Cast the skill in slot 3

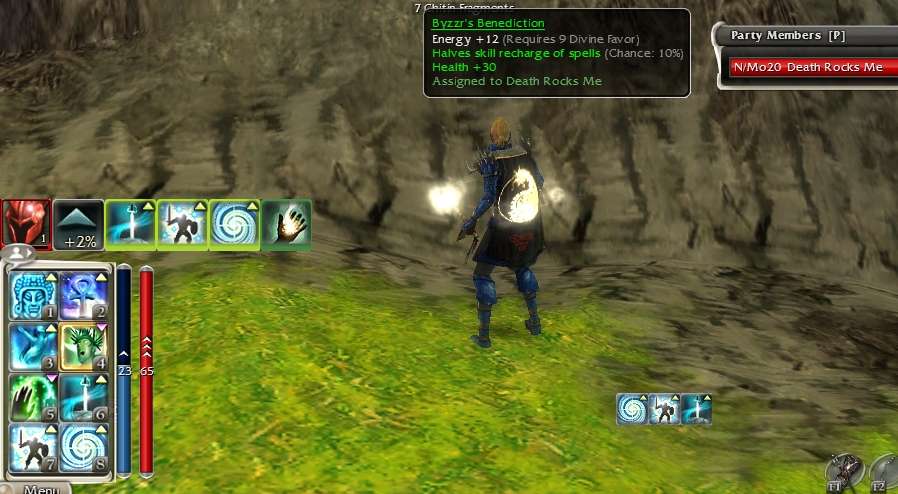[32, 346]
